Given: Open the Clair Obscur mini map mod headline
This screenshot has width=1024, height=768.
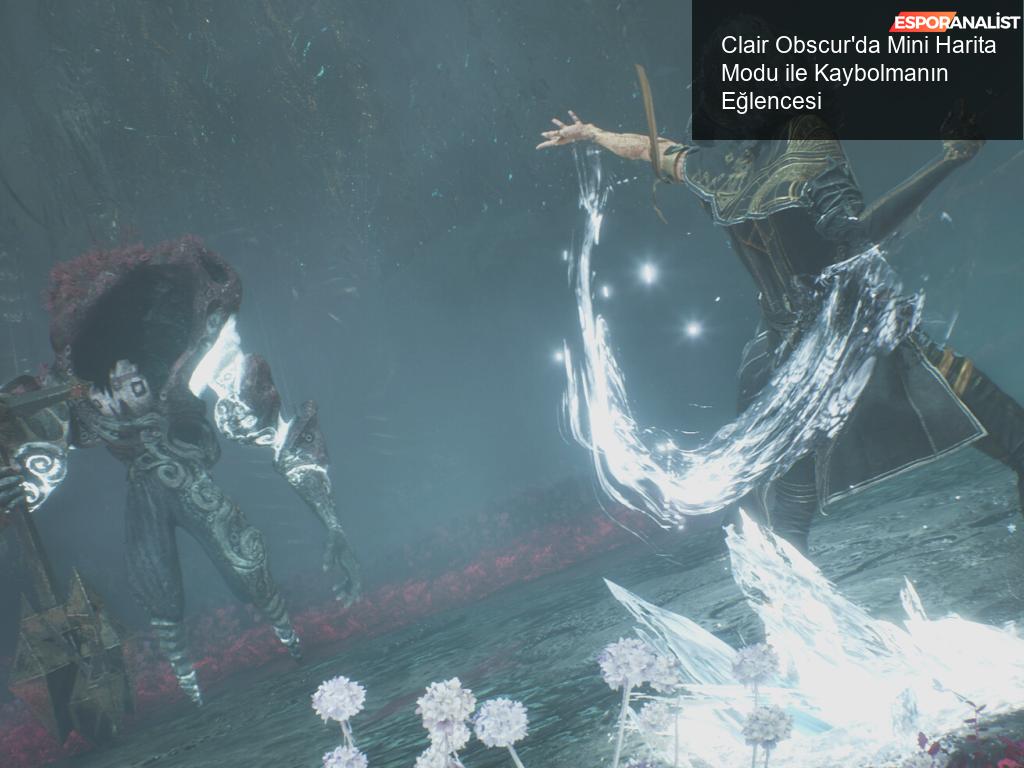Looking at the screenshot, I should click(858, 73).
